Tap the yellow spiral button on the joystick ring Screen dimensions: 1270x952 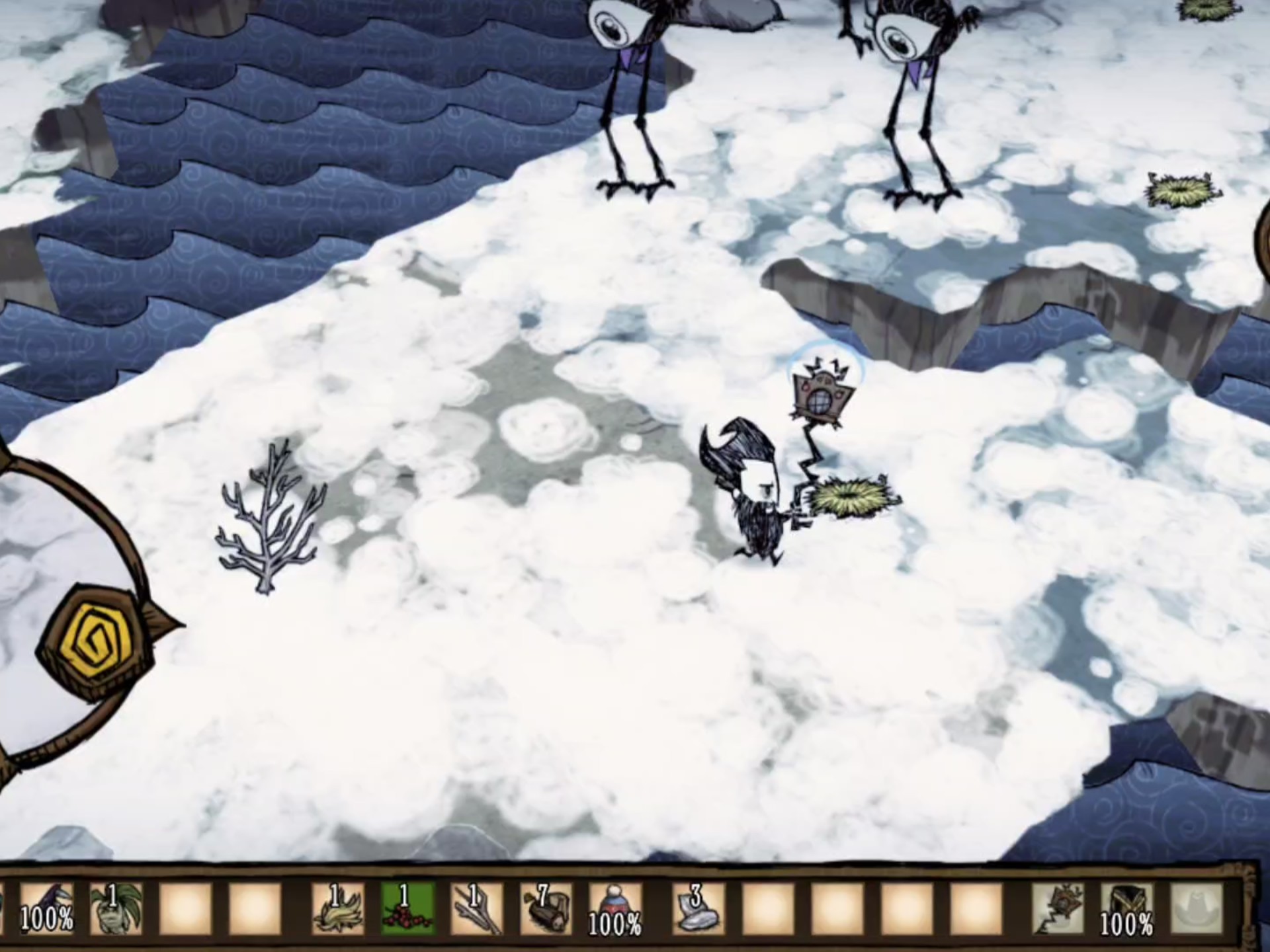(x=99, y=639)
